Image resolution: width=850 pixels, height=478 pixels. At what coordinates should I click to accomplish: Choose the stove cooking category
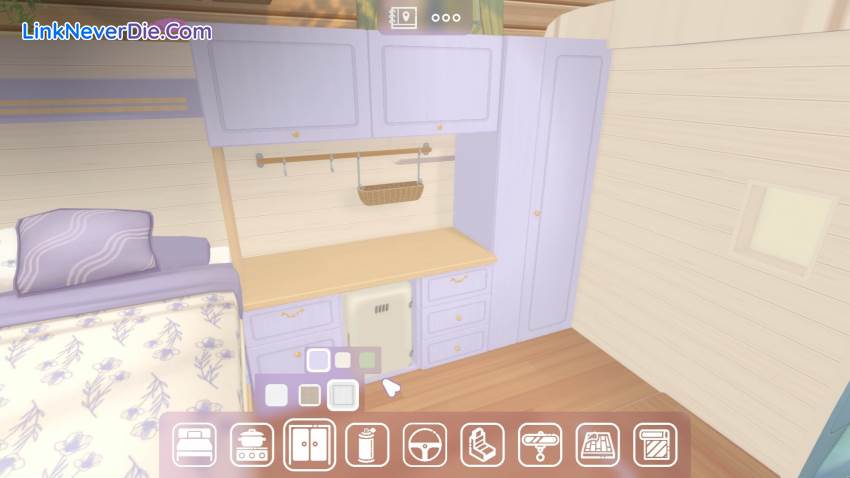click(x=252, y=445)
